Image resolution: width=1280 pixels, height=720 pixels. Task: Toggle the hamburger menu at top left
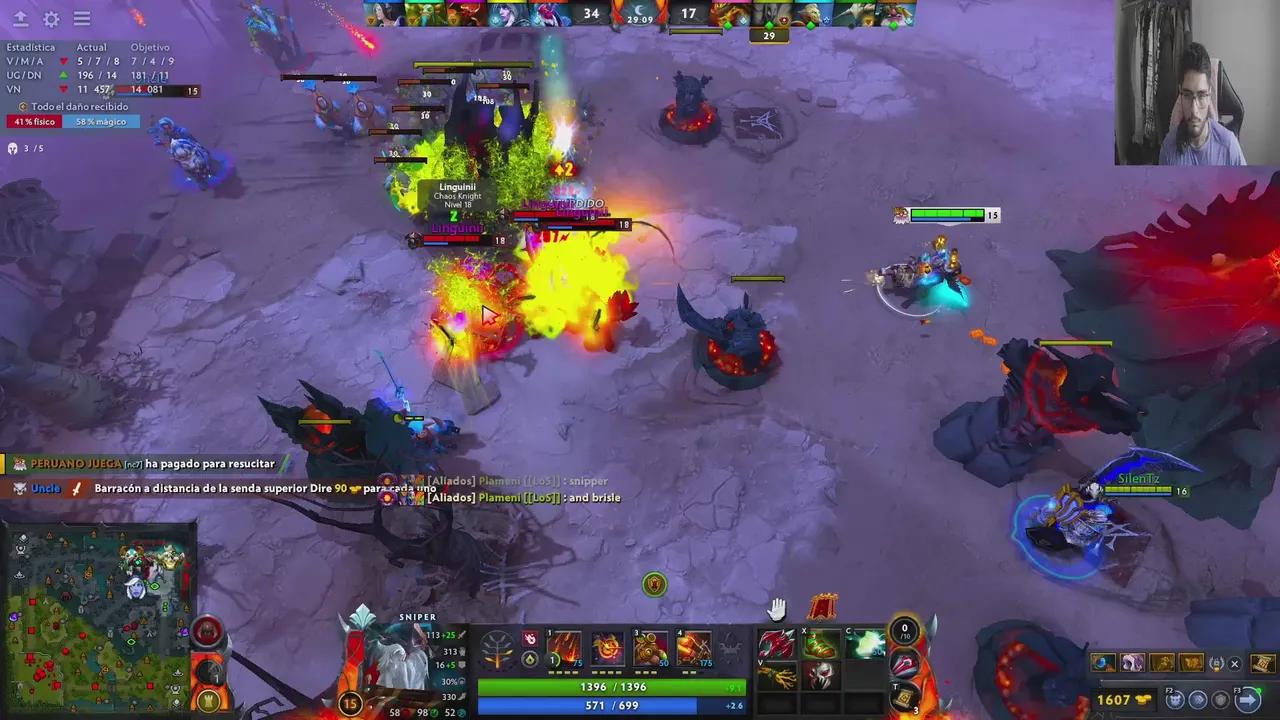click(82, 18)
